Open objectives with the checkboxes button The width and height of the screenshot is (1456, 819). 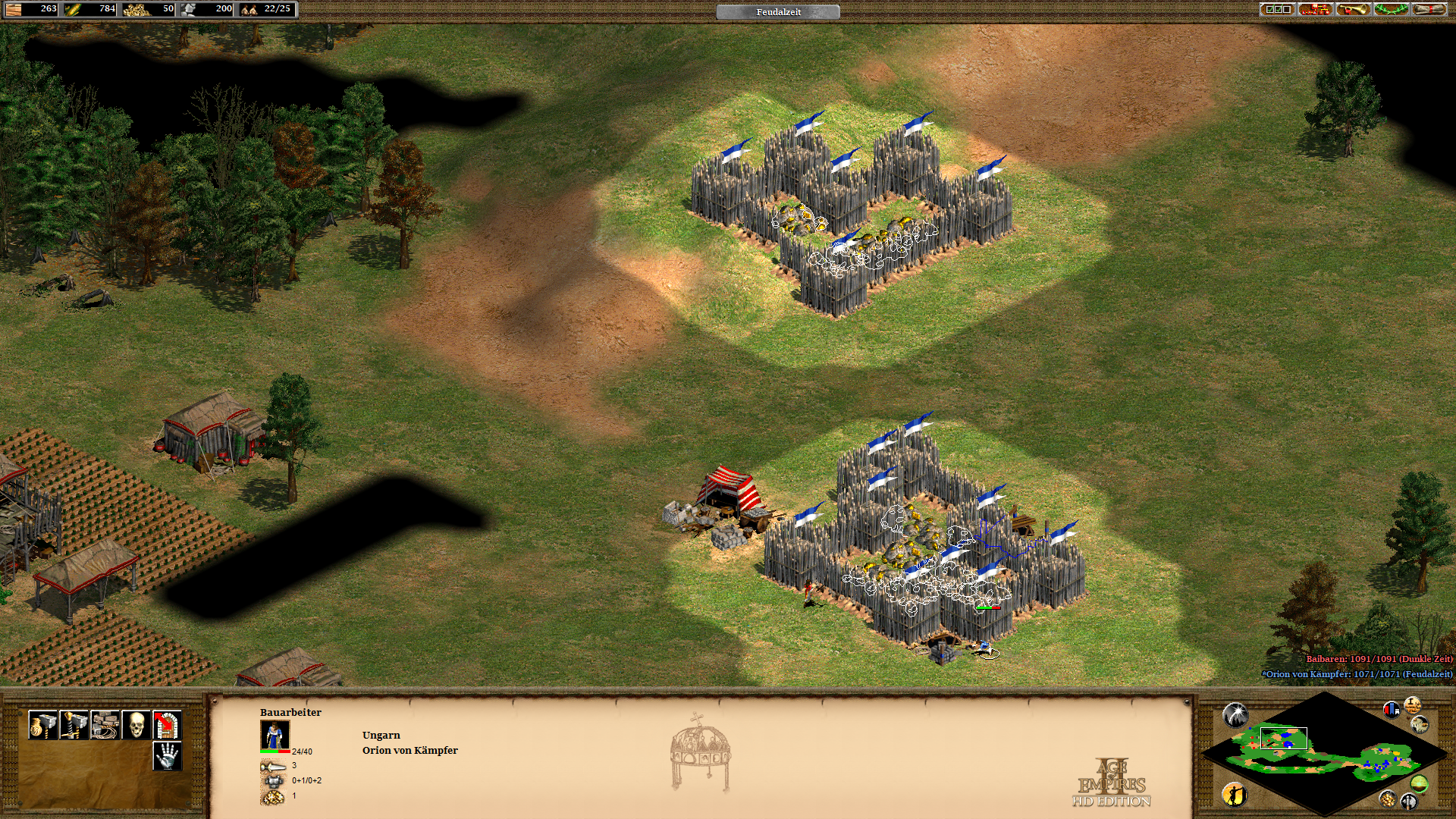click(x=1278, y=9)
